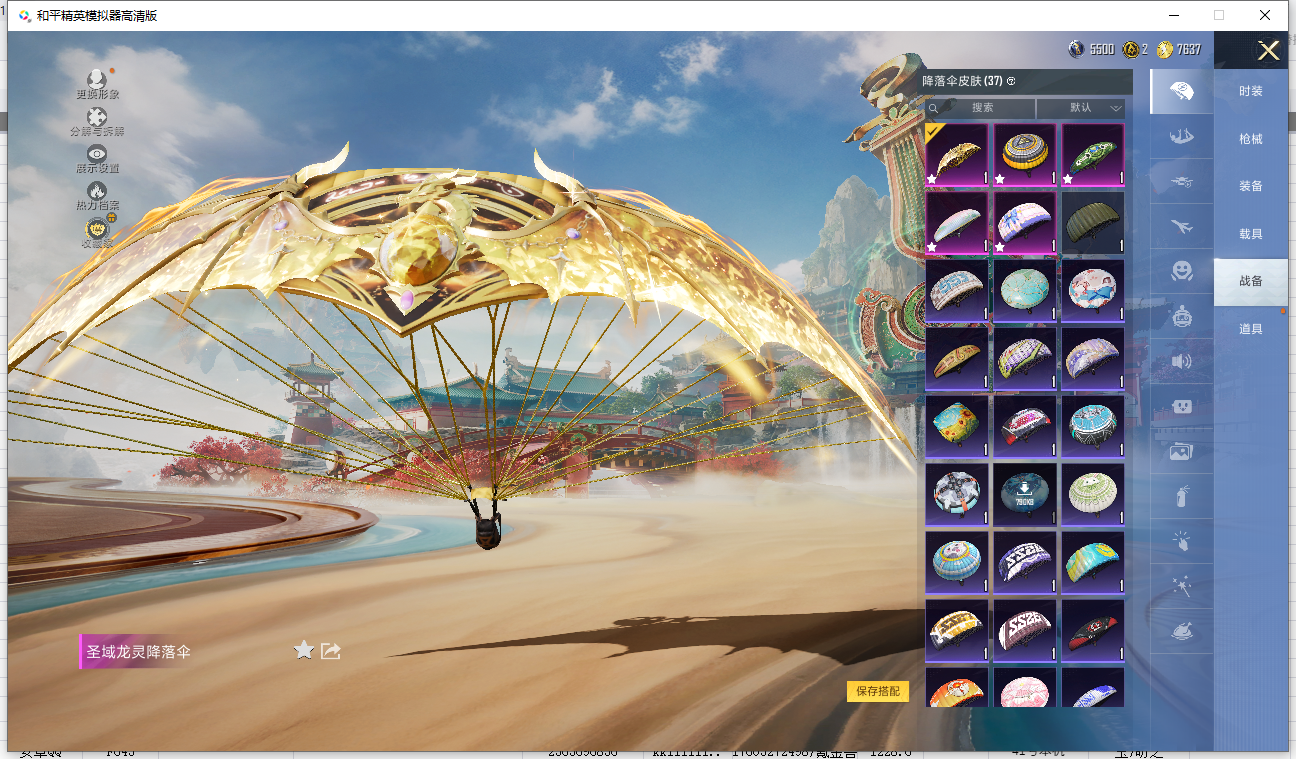This screenshot has width=1296, height=759.
Task: Favorite the parachute with the star icon
Action: tap(304, 651)
